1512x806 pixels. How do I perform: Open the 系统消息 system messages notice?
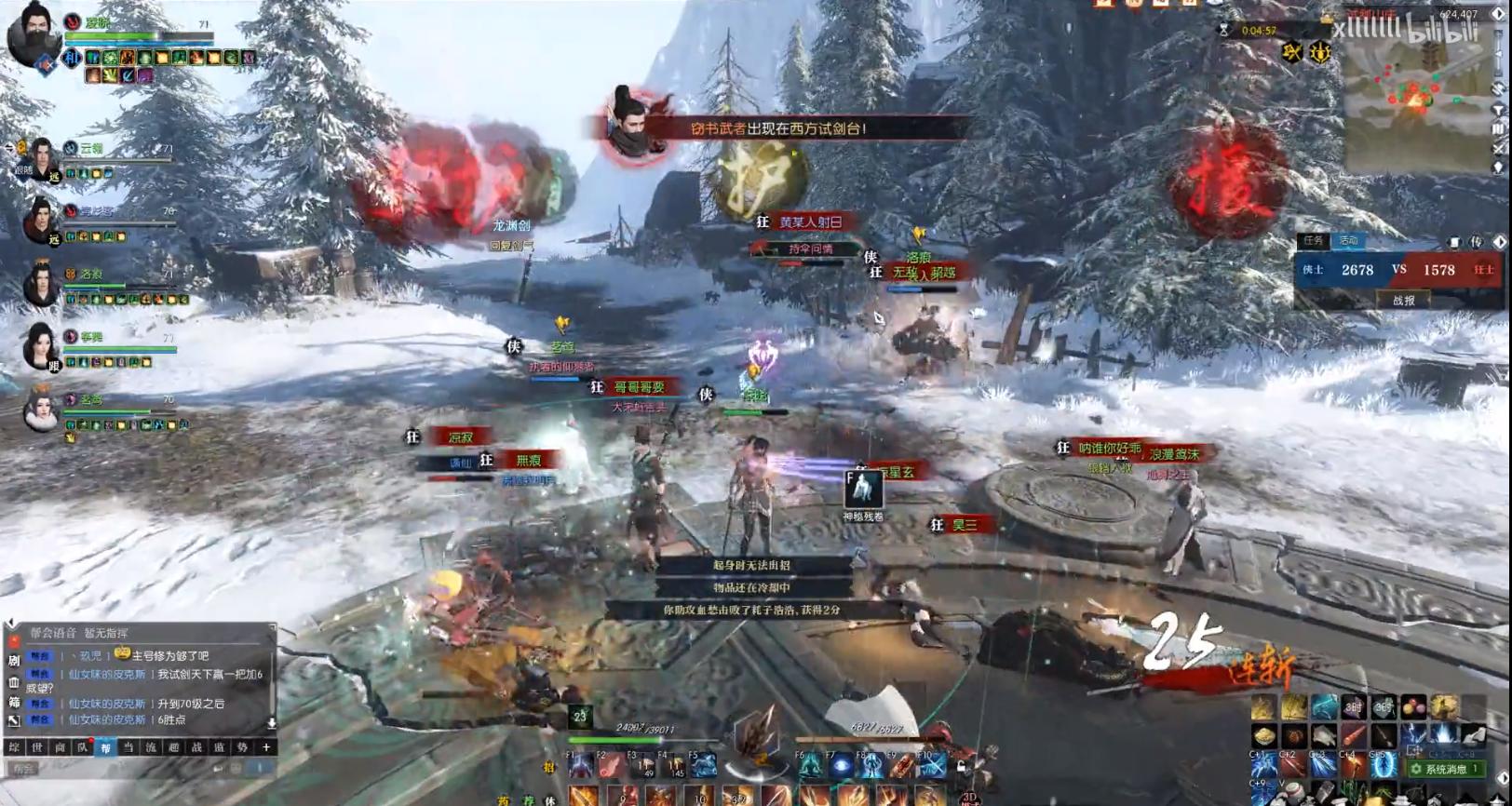pyautogui.click(x=1445, y=770)
